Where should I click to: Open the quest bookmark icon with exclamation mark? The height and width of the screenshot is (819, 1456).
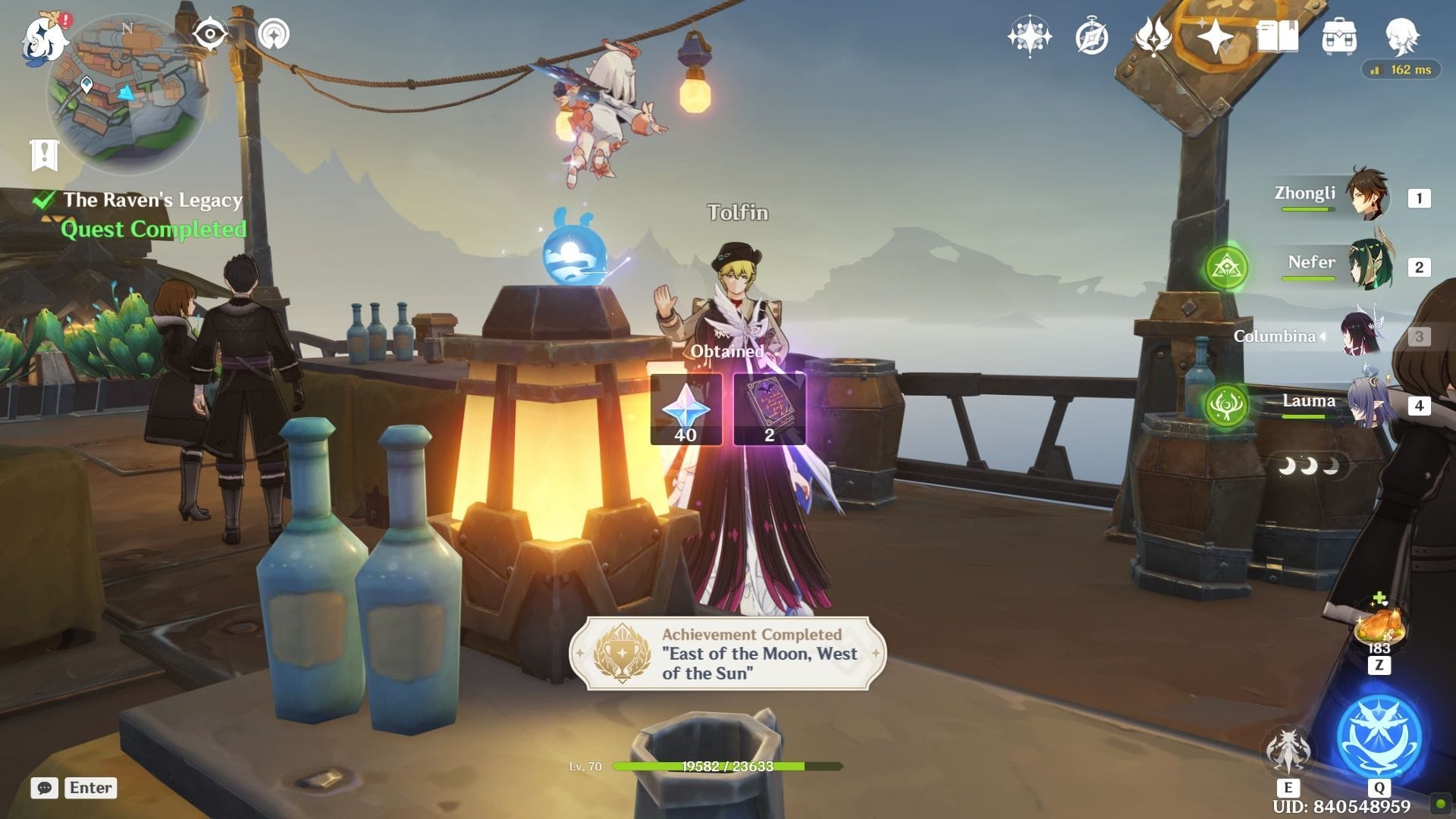(x=44, y=155)
